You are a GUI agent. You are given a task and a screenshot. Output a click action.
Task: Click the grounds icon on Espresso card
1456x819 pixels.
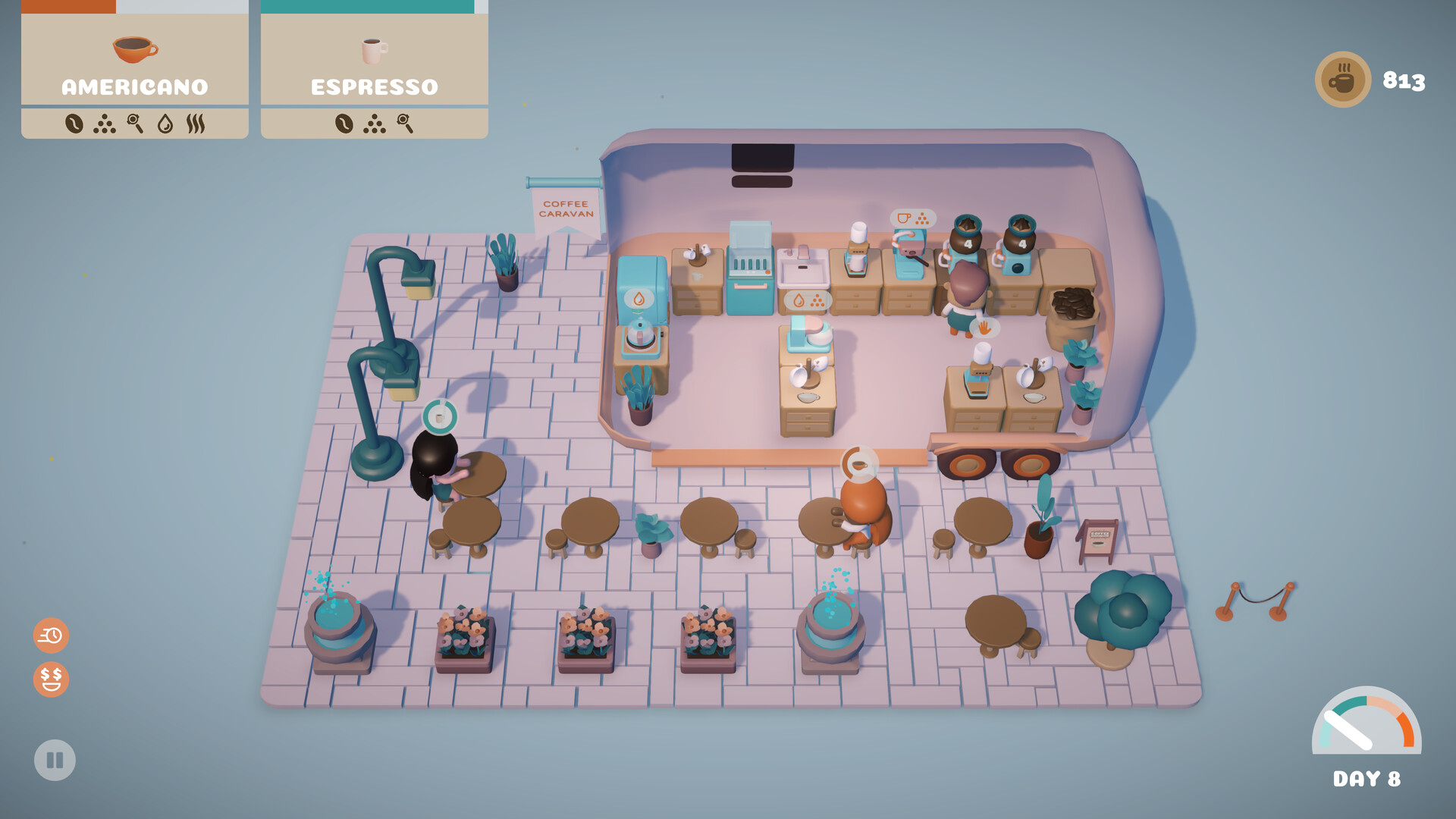click(x=375, y=124)
